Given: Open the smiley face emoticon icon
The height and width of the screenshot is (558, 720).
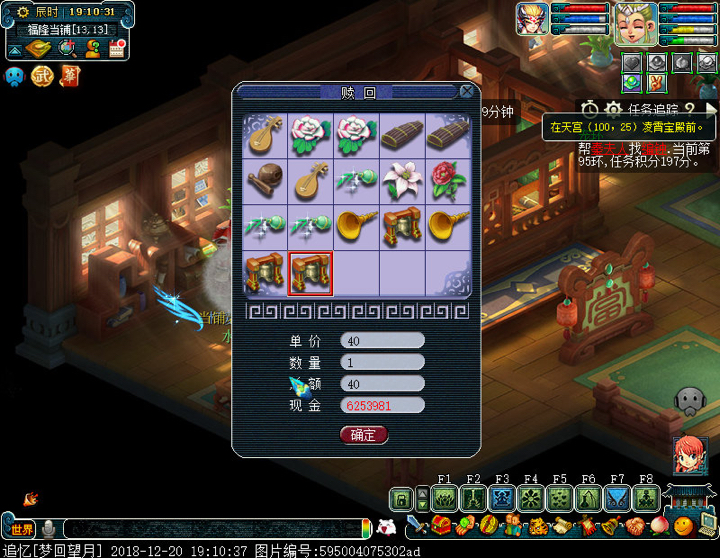Looking at the screenshot, I should [x=683, y=526].
